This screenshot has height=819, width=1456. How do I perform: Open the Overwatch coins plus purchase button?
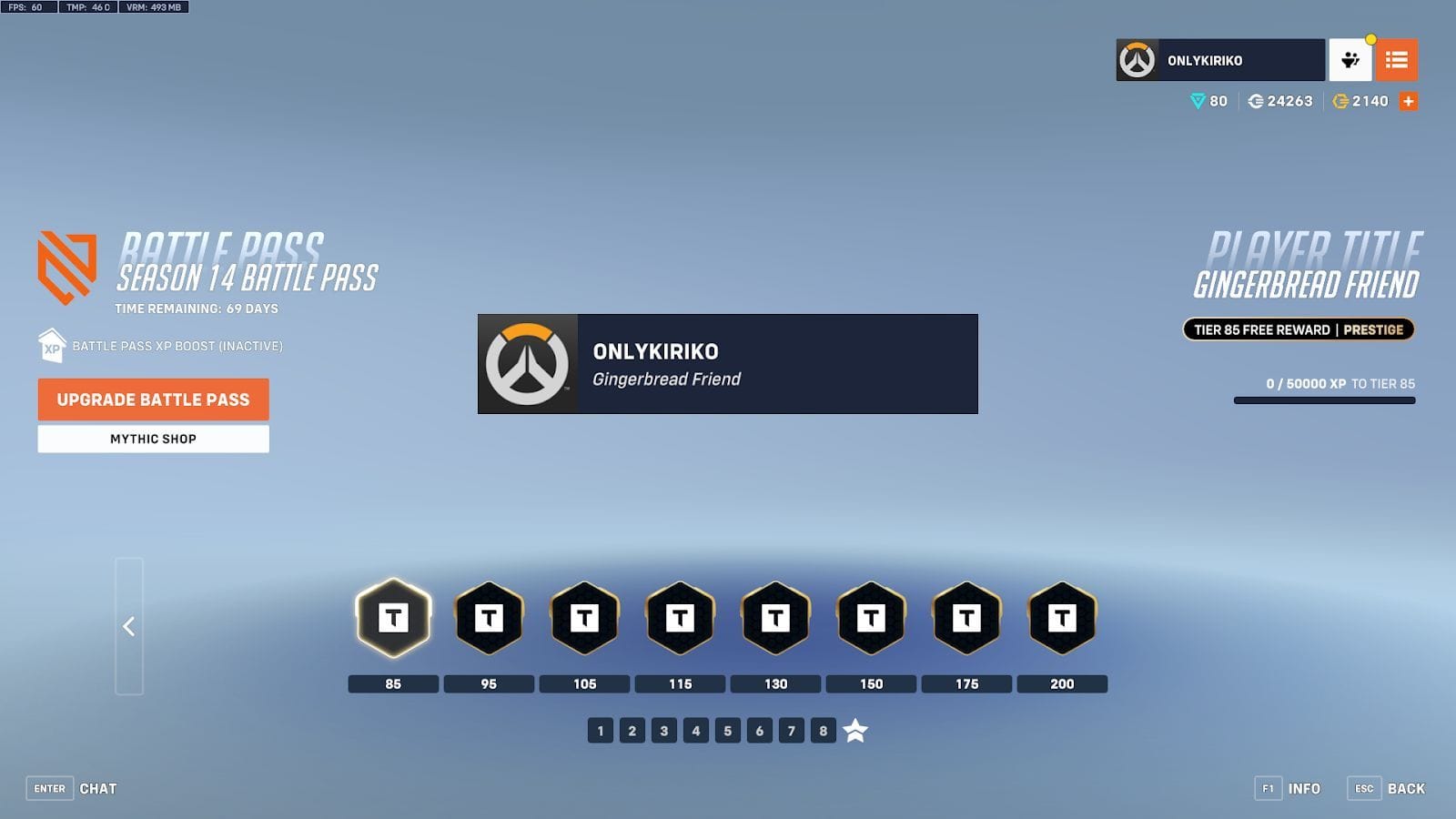point(1408,101)
